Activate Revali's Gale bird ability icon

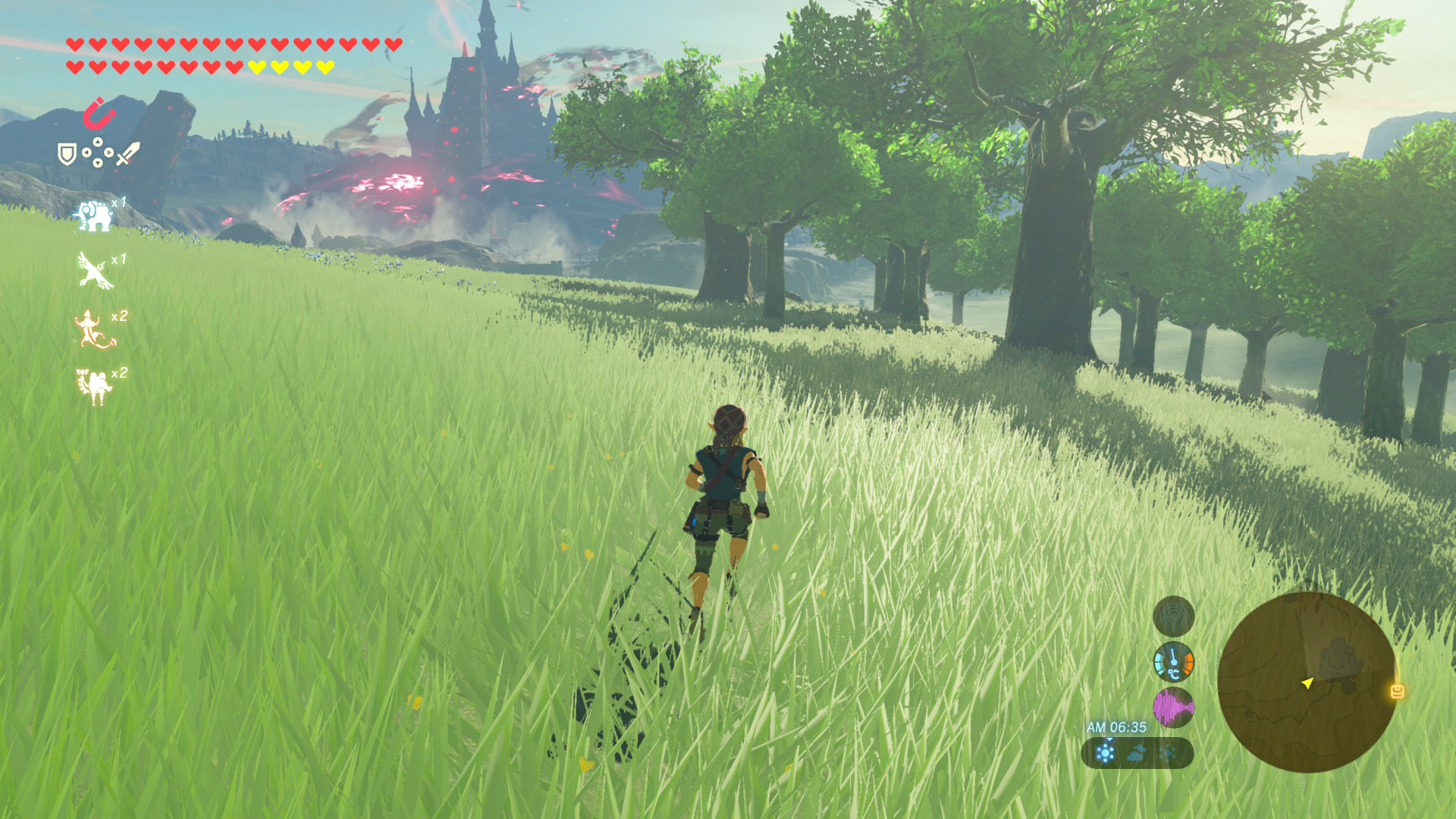[x=95, y=271]
